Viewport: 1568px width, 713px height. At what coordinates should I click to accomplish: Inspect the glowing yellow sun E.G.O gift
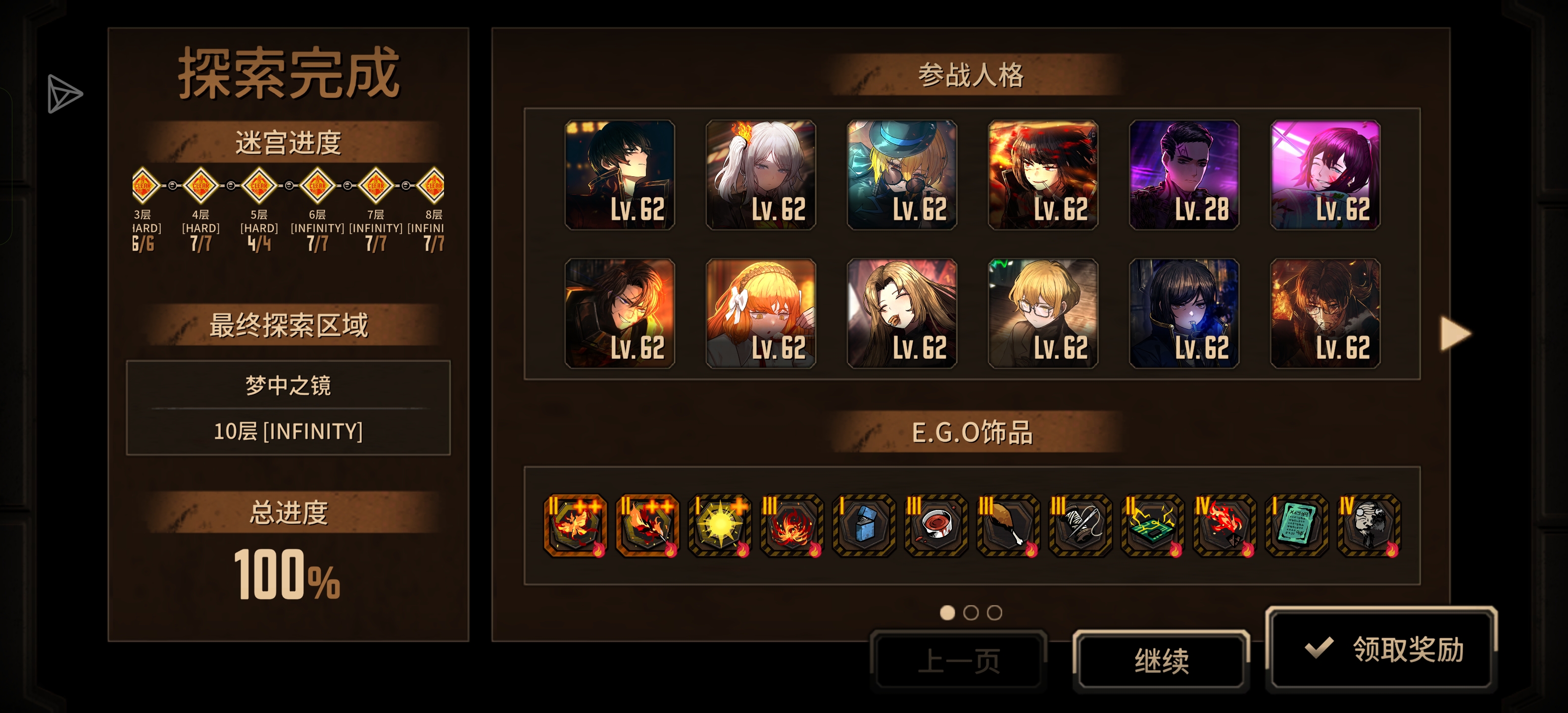(720, 525)
